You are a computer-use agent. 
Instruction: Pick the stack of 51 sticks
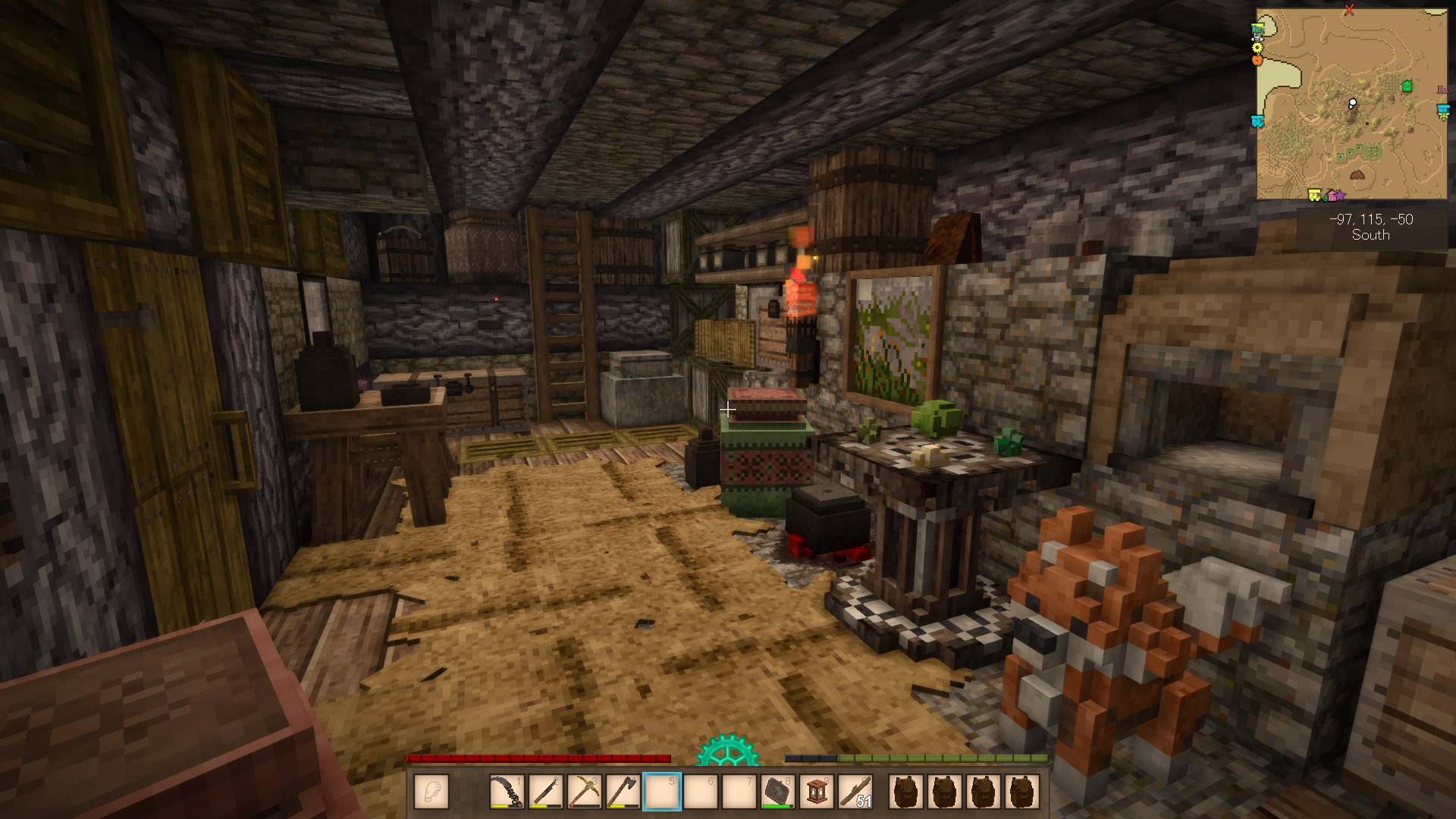coord(855,792)
